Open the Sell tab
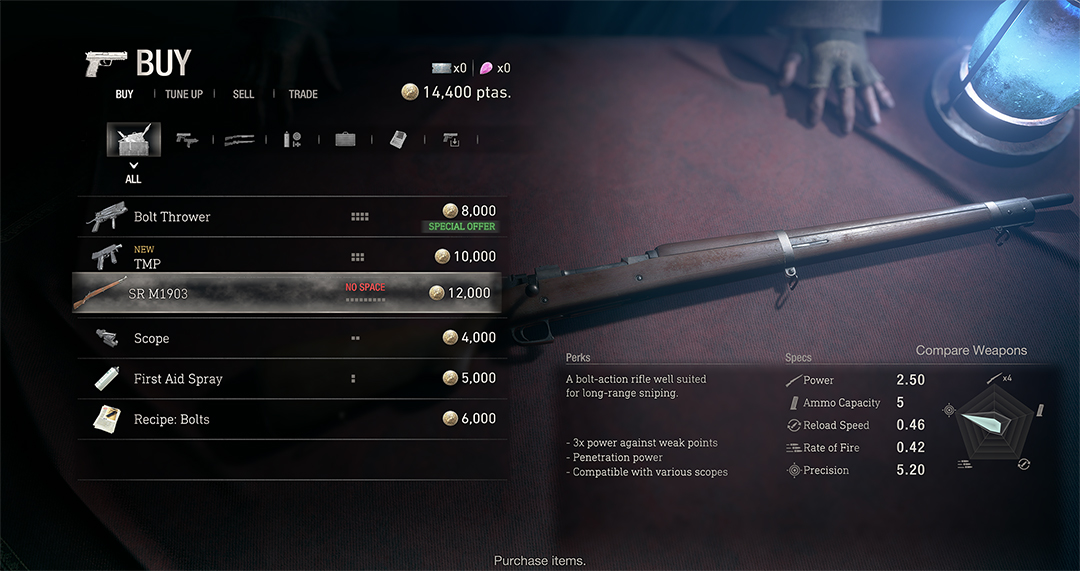The image size is (1080, 571). pos(243,94)
